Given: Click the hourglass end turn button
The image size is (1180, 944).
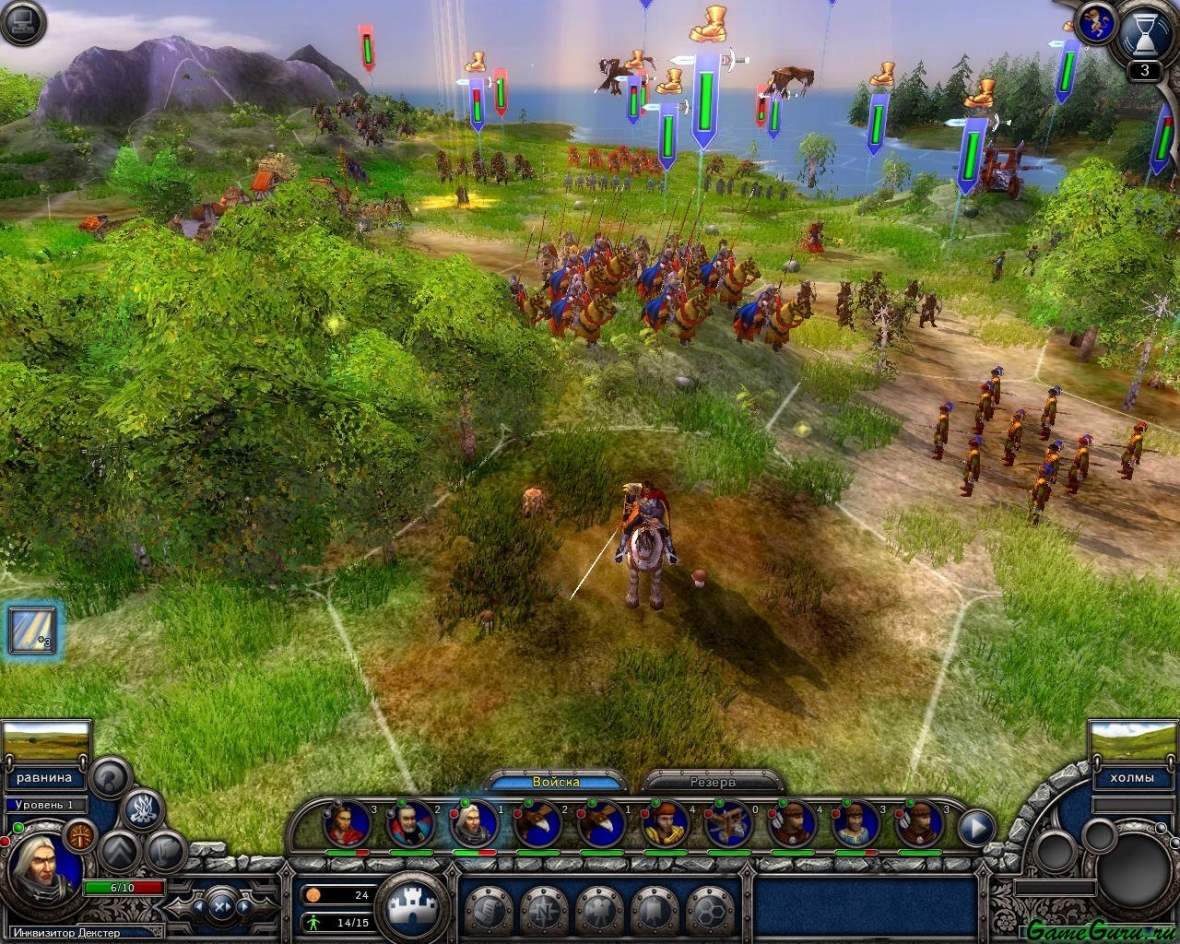Looking at the screenshot, I should tap(1146, 35).
